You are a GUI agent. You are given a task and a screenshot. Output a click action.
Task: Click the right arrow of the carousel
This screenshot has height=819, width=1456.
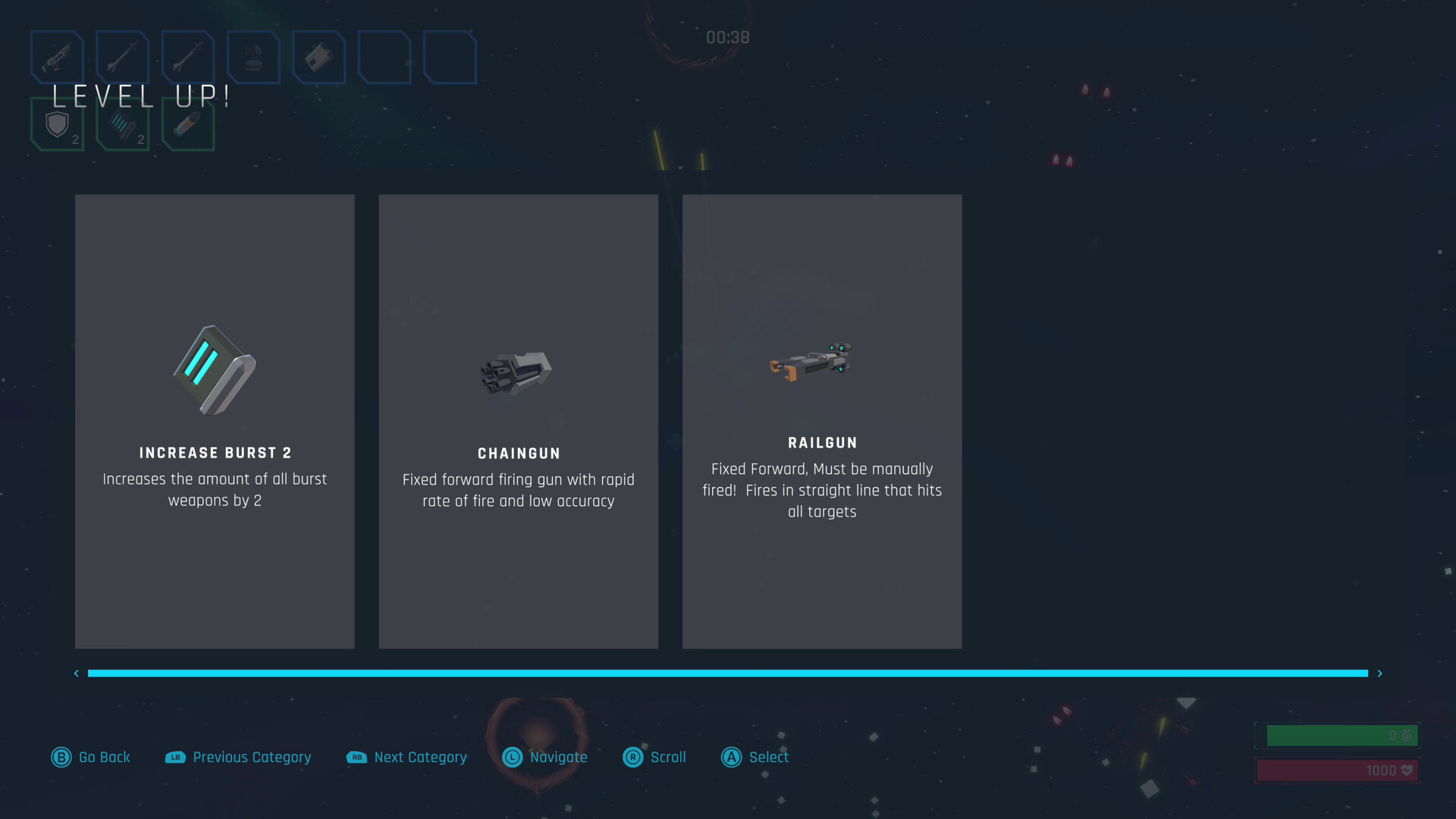coord(1380,673)
